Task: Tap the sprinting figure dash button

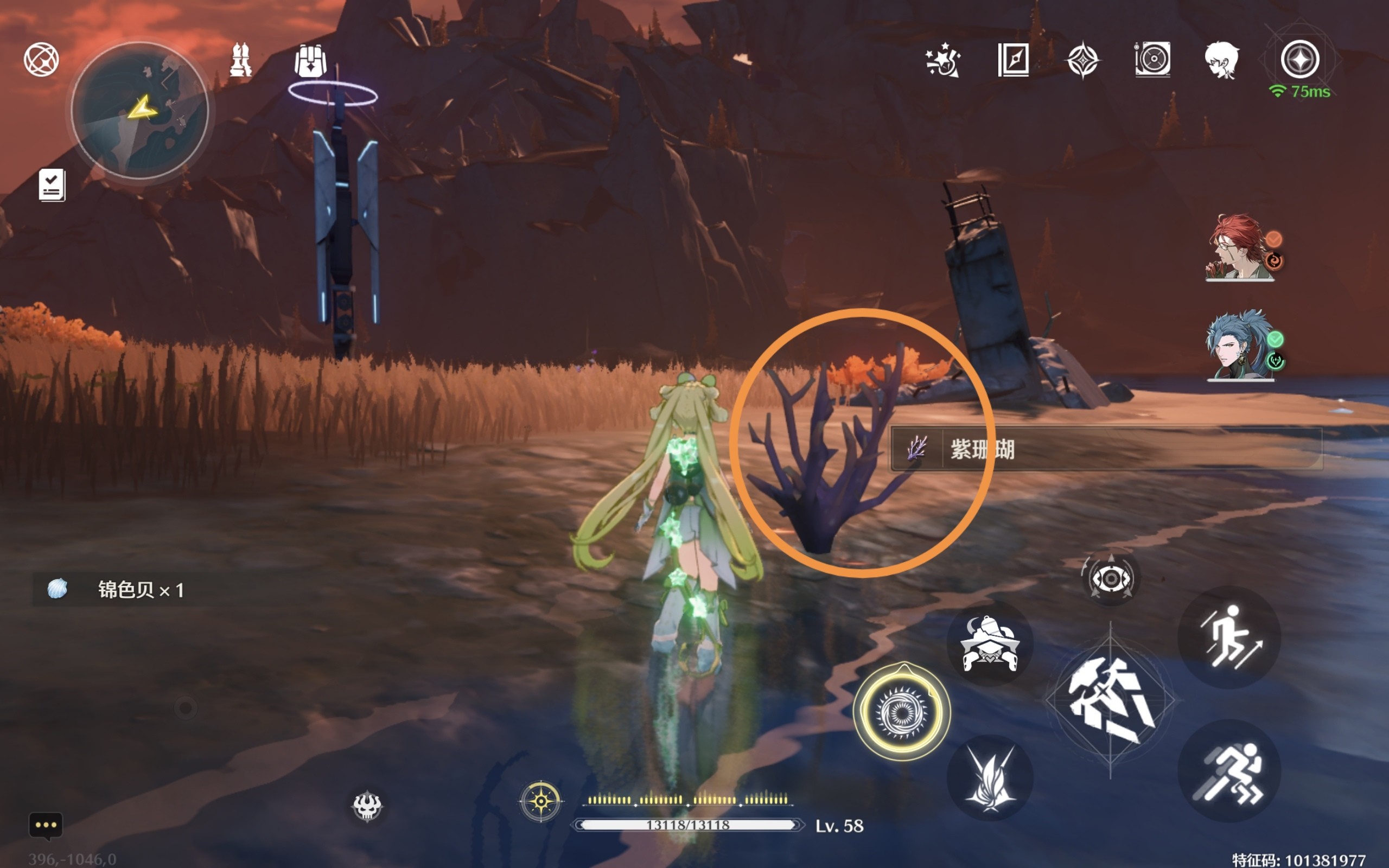Action: [1229, 771]
